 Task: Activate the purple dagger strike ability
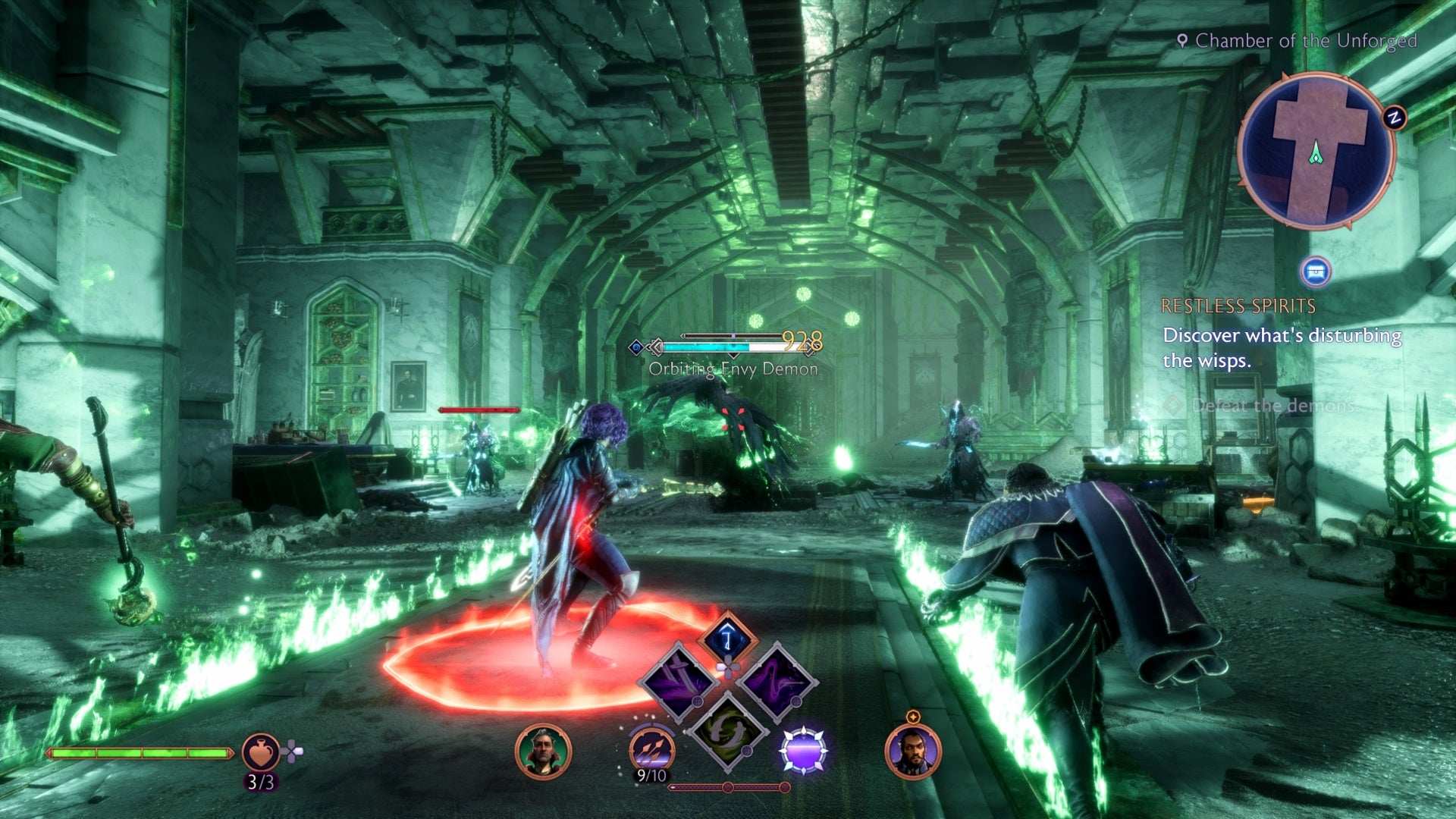tap(677, 680)
